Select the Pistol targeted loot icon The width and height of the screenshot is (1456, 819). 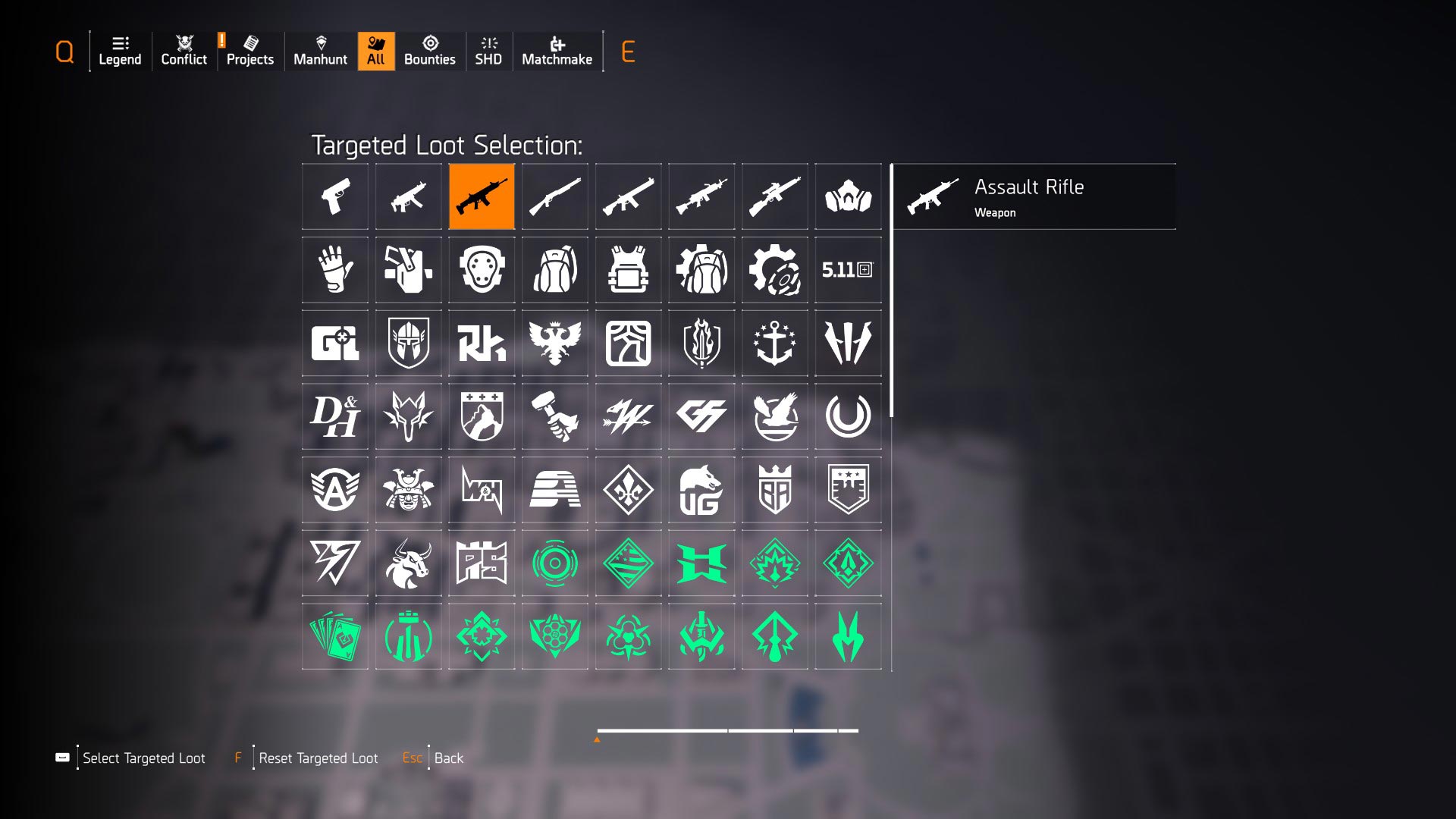(334, 196)
